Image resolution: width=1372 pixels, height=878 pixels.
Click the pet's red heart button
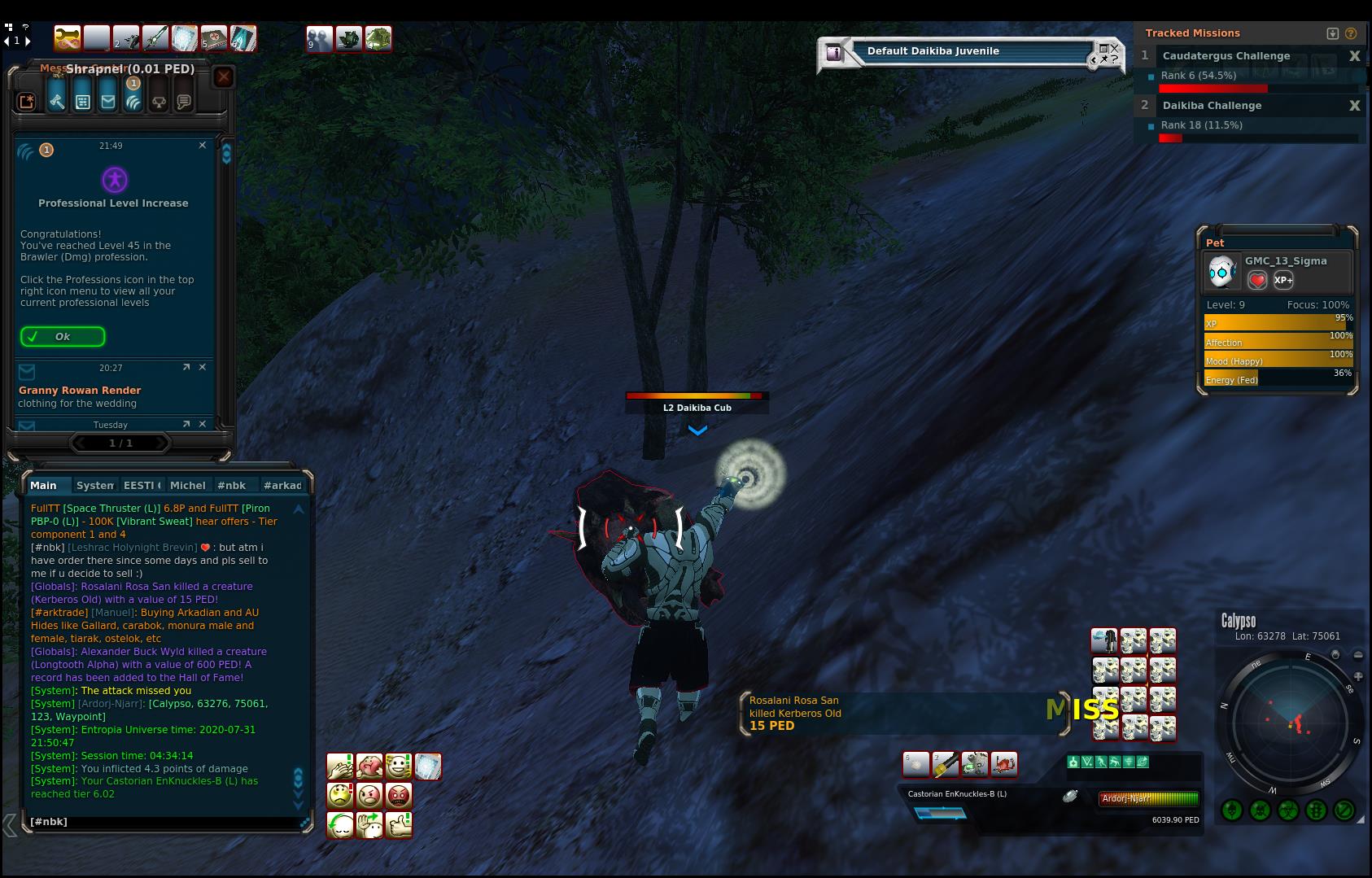coord(1257,280)
